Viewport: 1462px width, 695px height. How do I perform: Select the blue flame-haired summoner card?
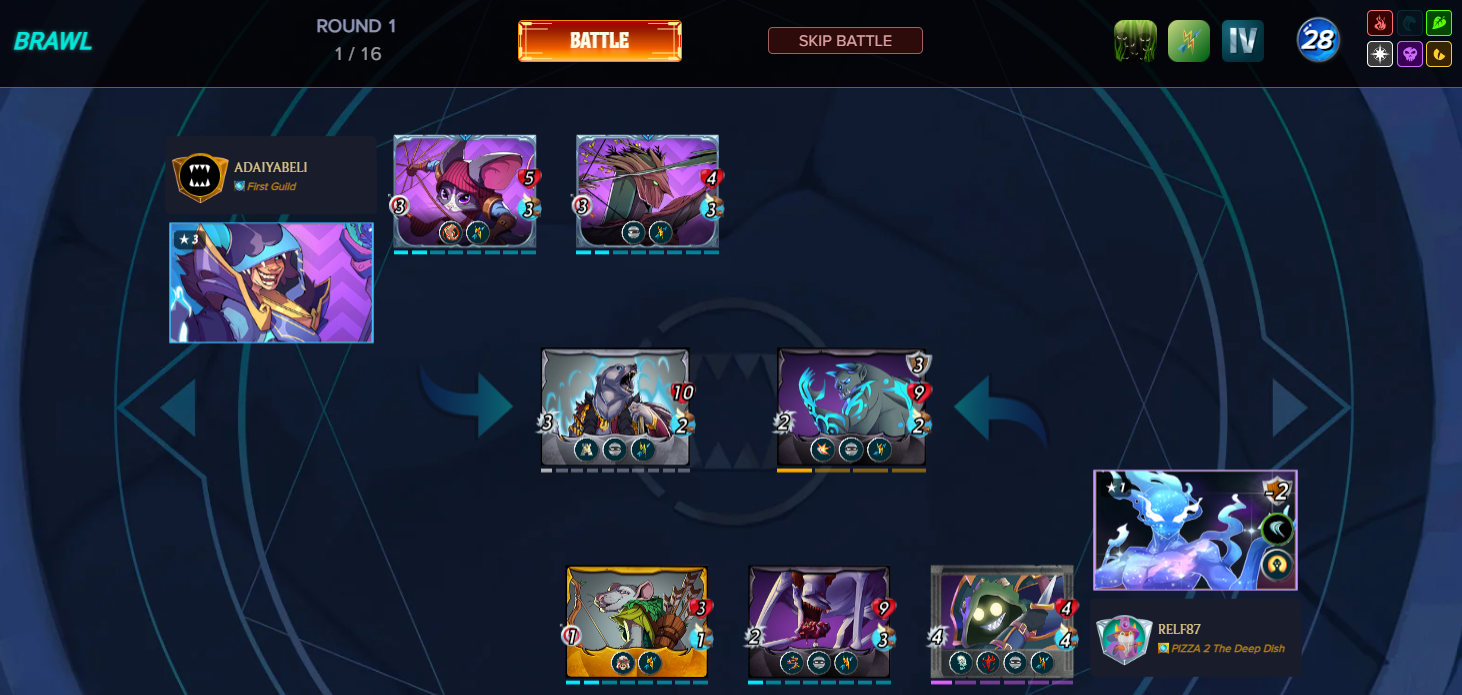click(1194, 530)
